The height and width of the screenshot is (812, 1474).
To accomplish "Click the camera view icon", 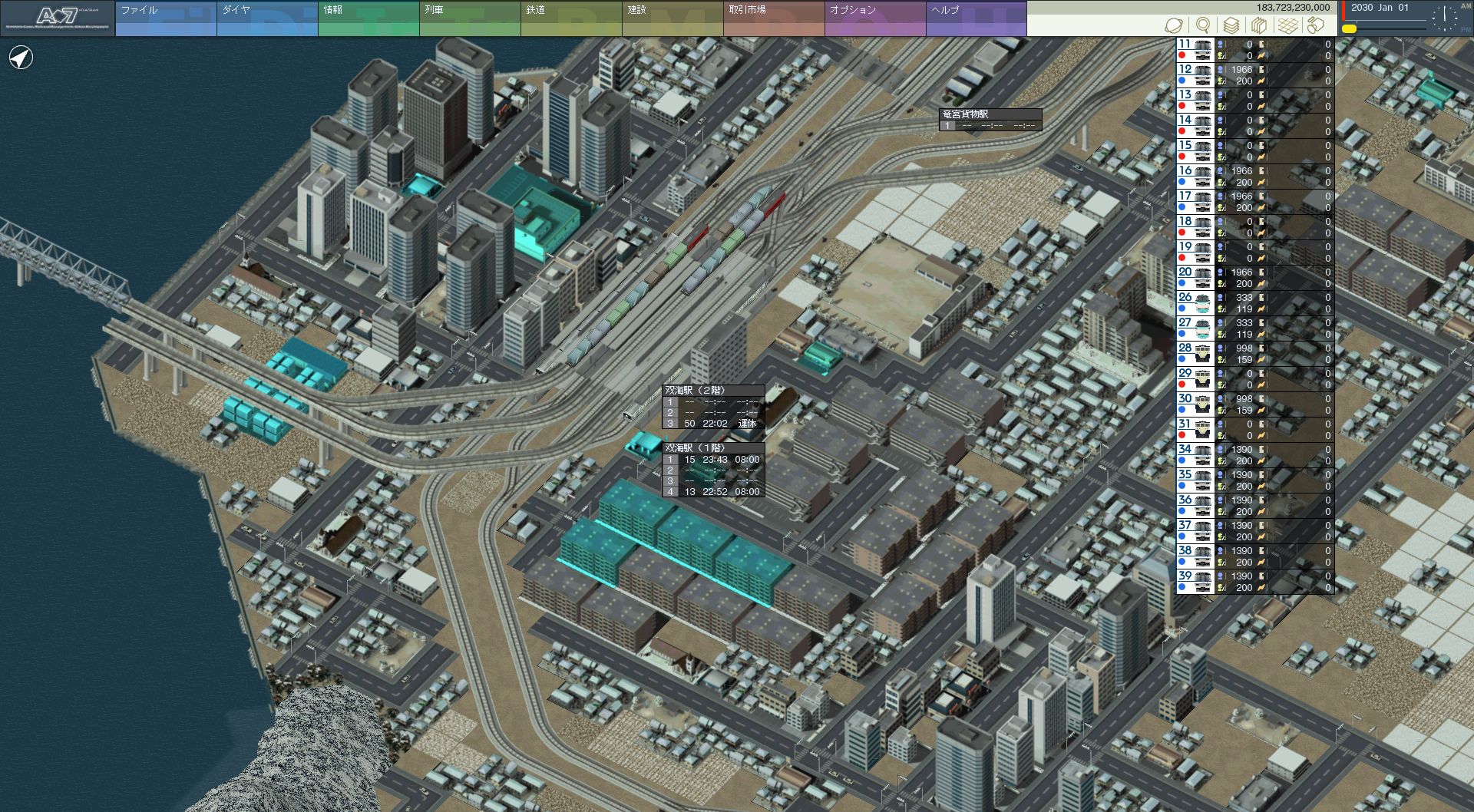I will (1316, 25).
